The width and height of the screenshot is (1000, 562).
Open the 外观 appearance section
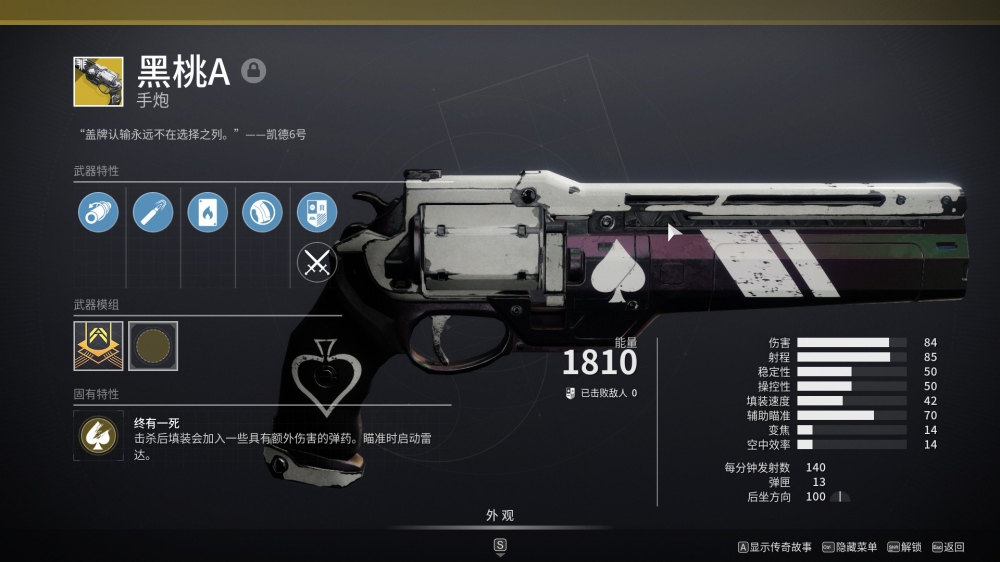point(500,516)
